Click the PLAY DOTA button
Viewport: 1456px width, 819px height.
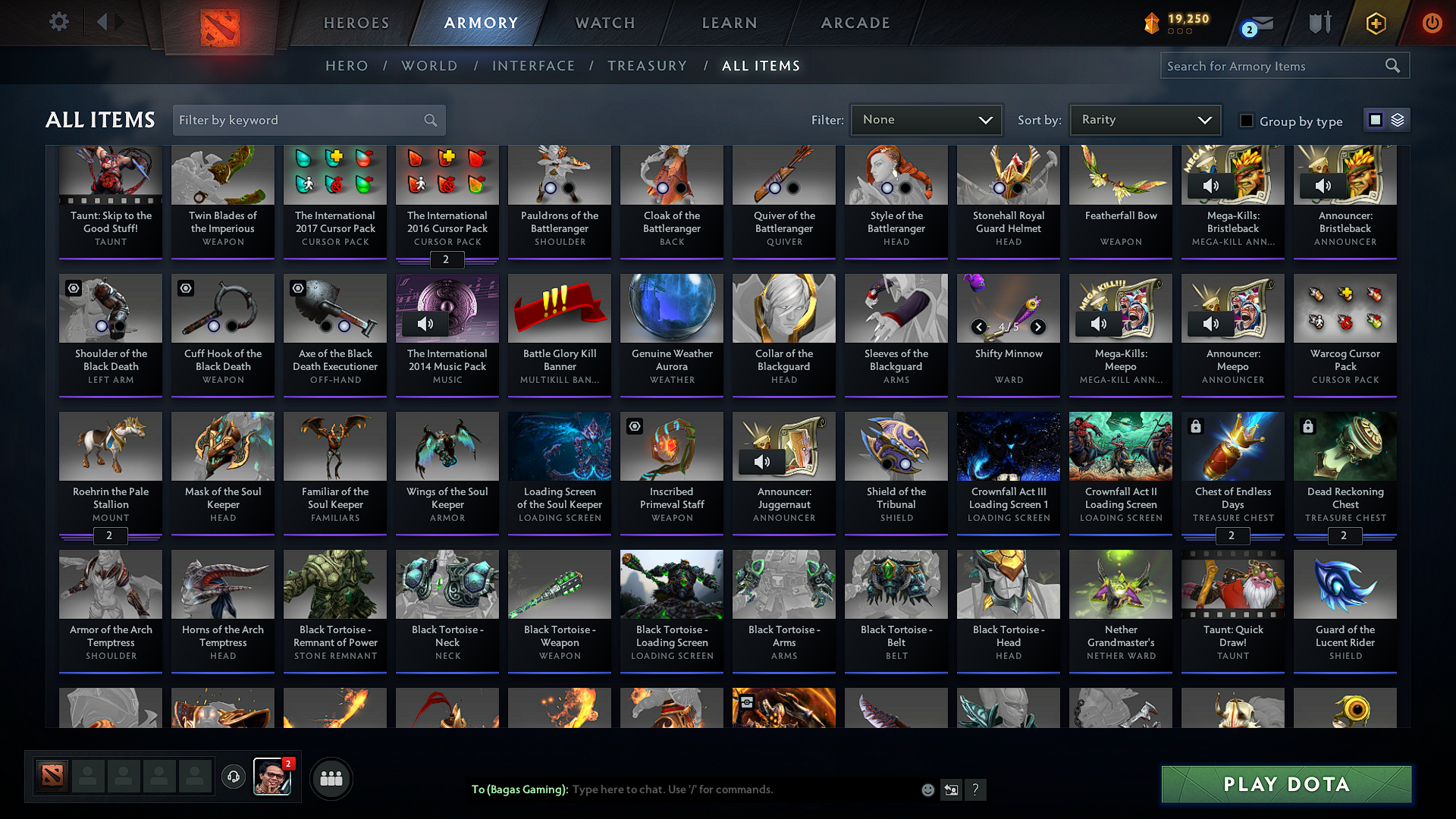click(x=1285, y=784)
